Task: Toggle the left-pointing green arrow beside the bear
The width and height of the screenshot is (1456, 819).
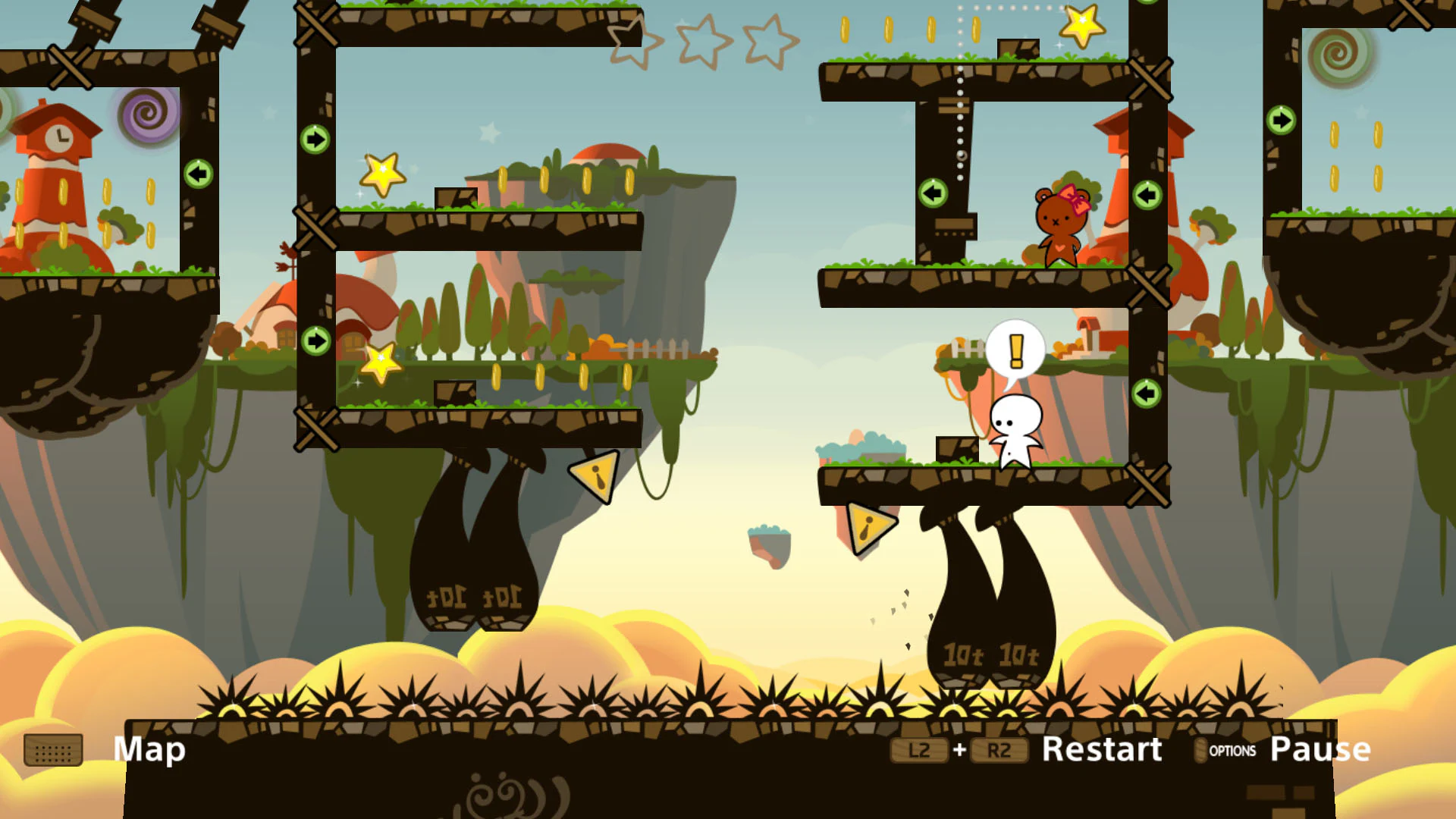Action: [x=932, y=194]
